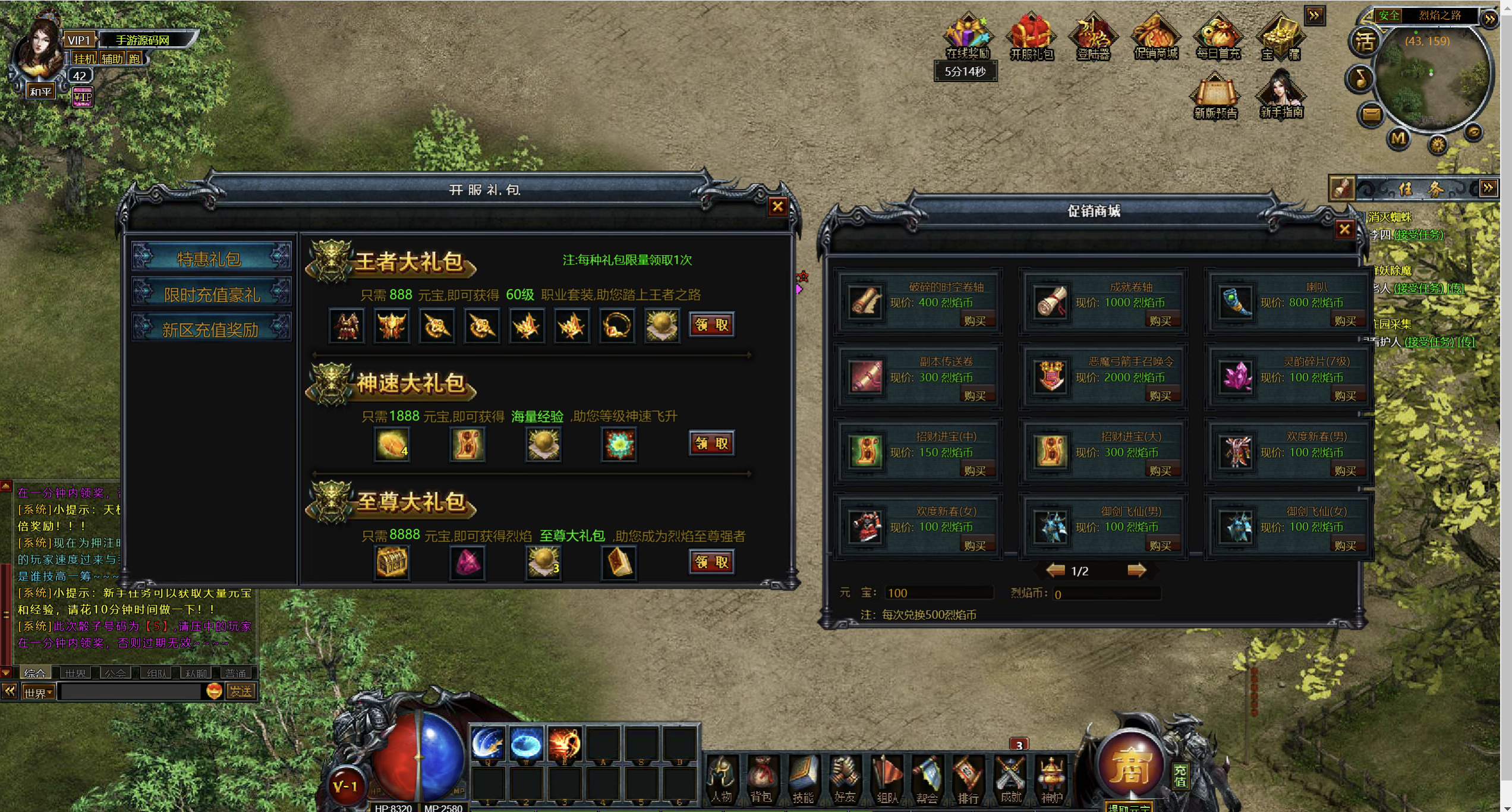The height and width of the screenshot is (812, 1512).
Task: Open the 新区充值奖励 tab
Action: (x=212, y=329)
